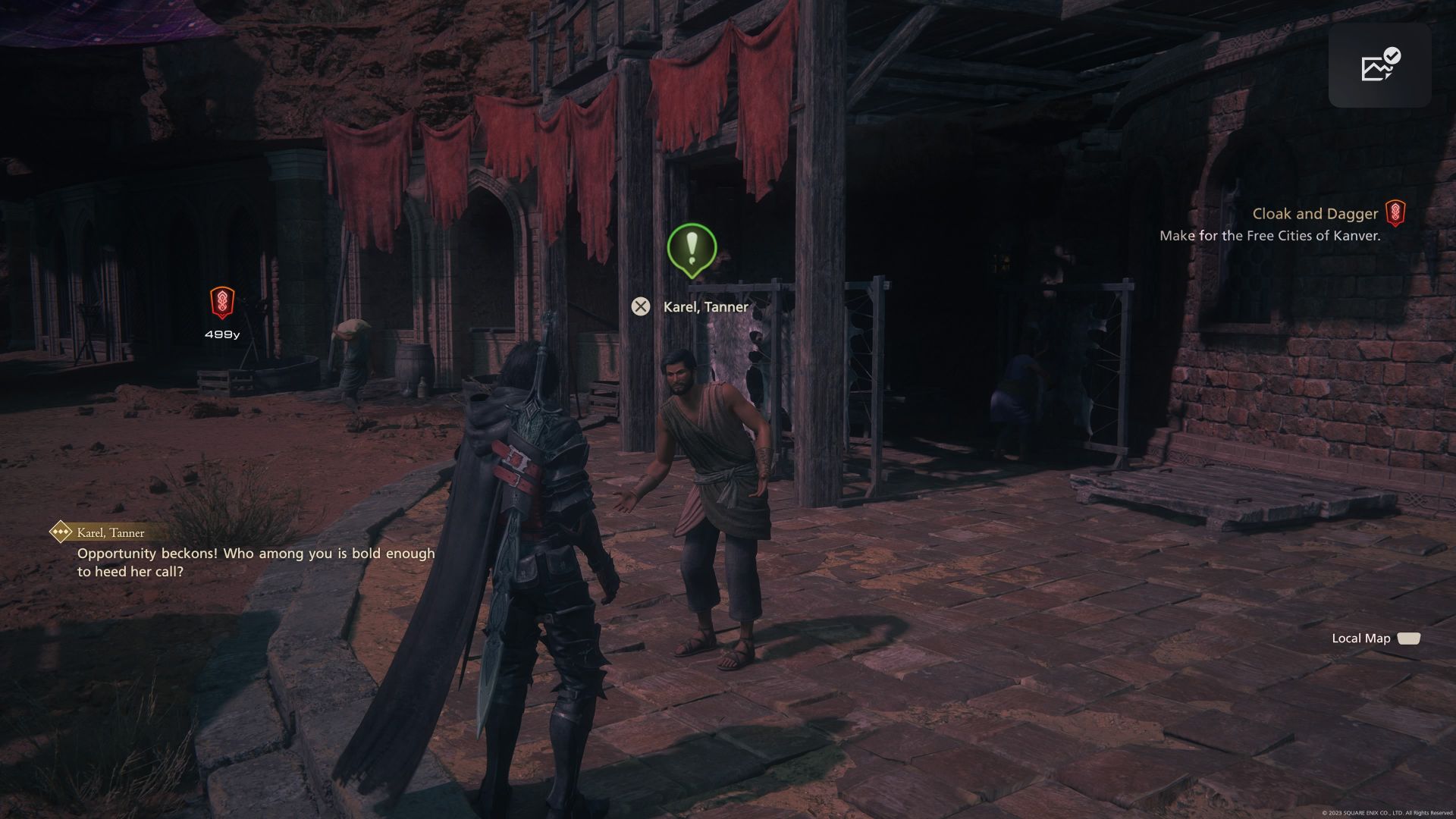The width and height of the screenshot is (1456, 819).
Task: Open the screenshot-saved notification in the top corner
Action: tap(1379, 65)
